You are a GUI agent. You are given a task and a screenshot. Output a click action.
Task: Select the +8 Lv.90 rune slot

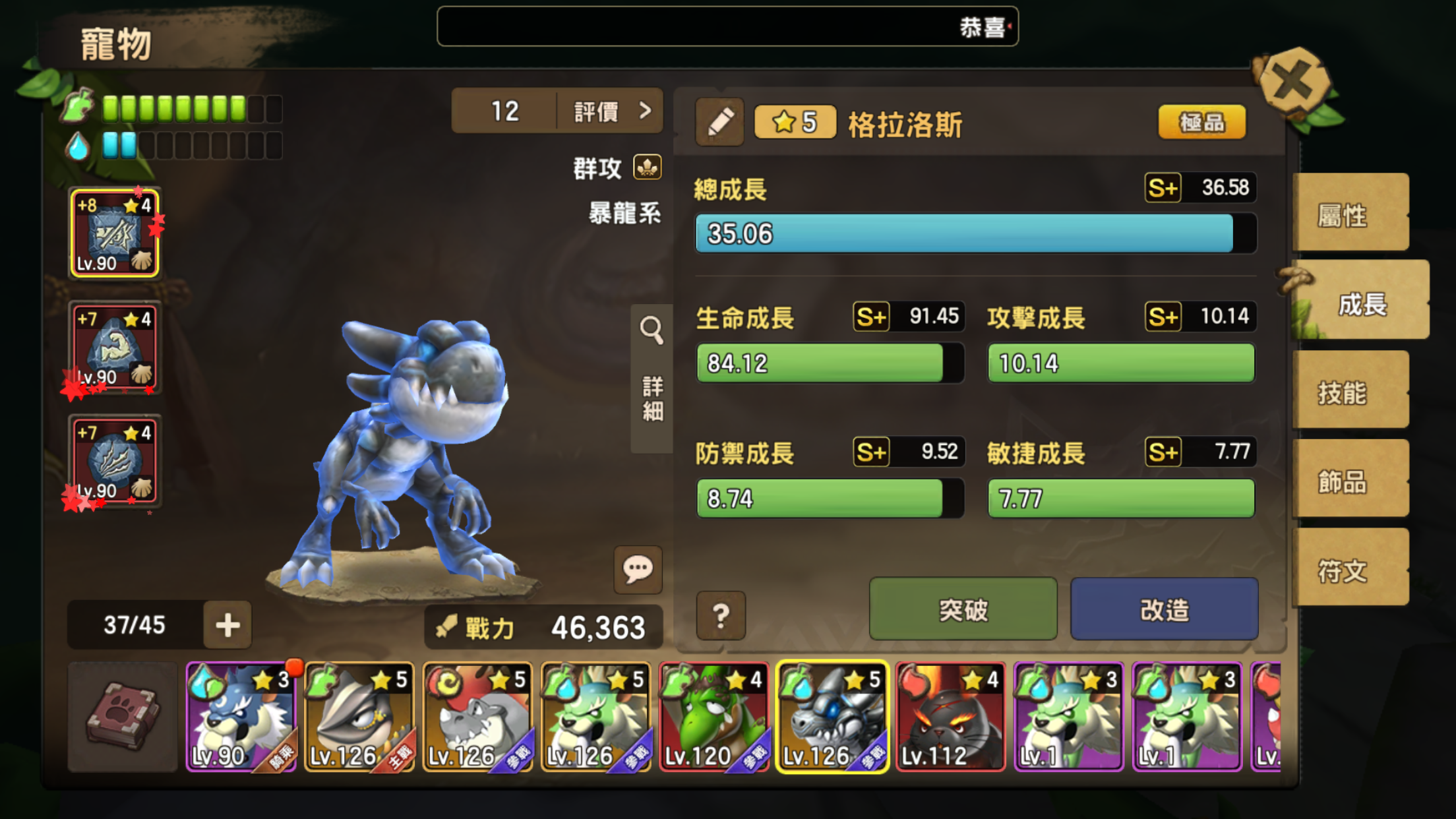coord(115,233)
